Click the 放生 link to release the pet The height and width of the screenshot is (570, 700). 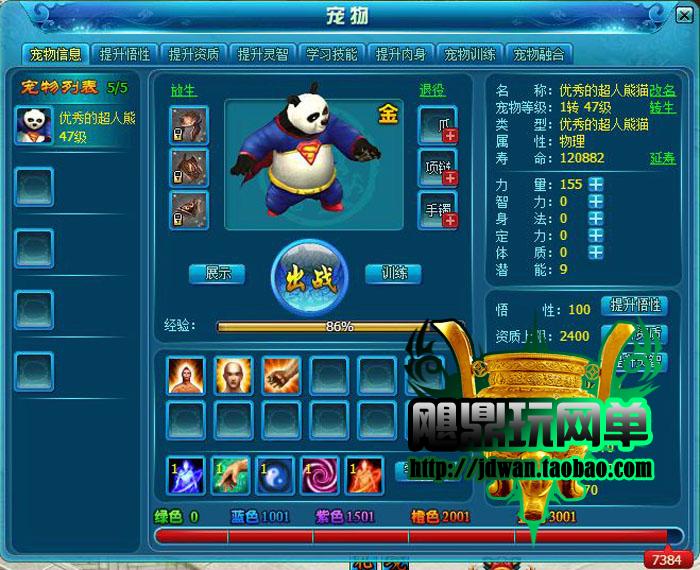tap(183, 90)
